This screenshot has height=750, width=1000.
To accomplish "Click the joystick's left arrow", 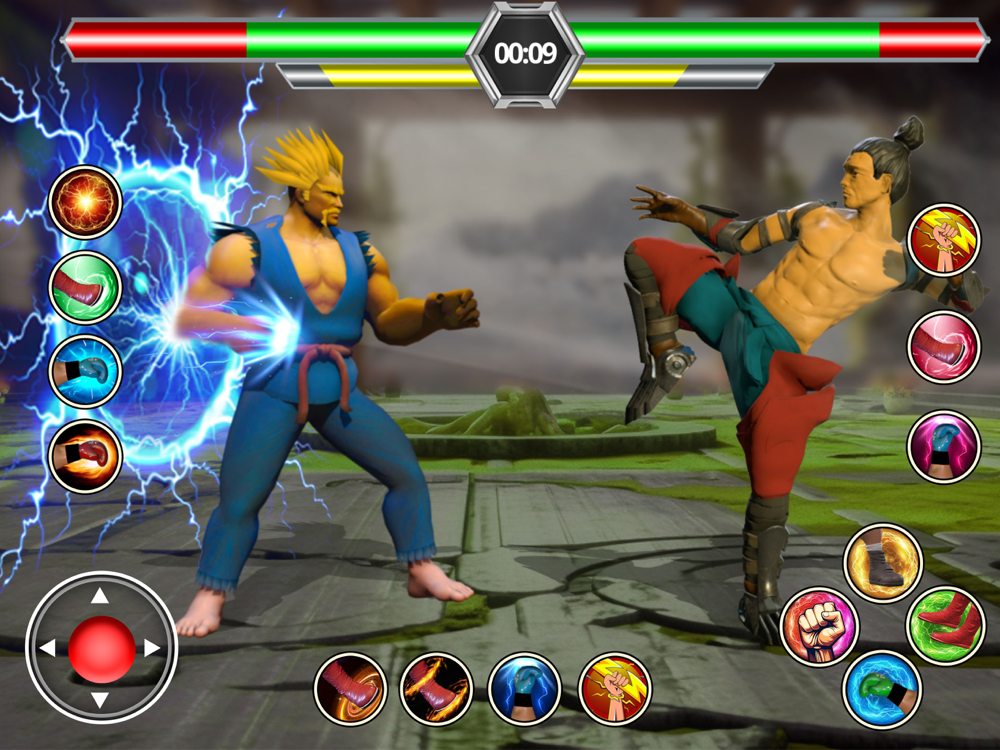I will [x=48, y=648].
